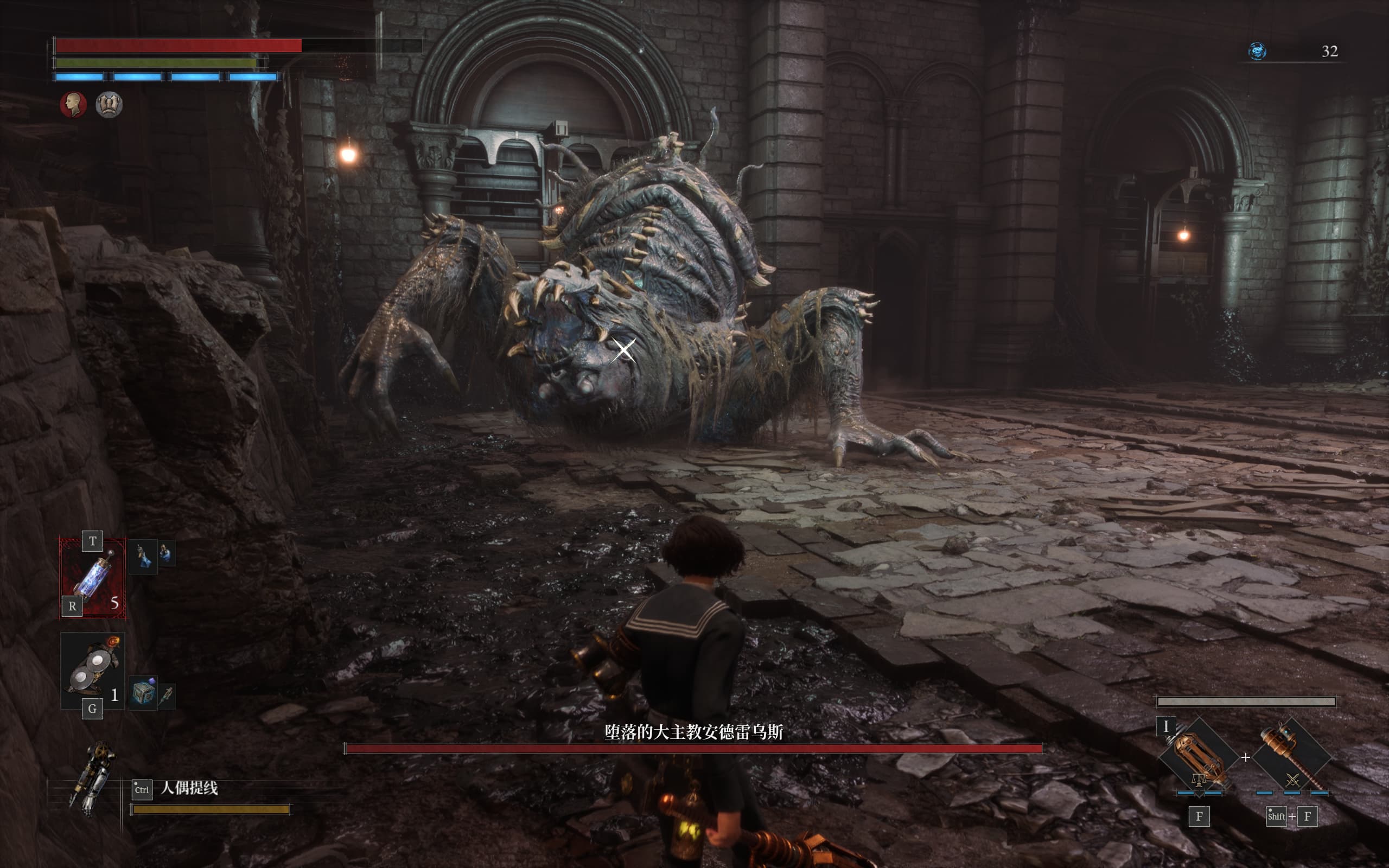Activate the weapon handle Fable Art icon
1389x868 pixels.
point(1291,756)
